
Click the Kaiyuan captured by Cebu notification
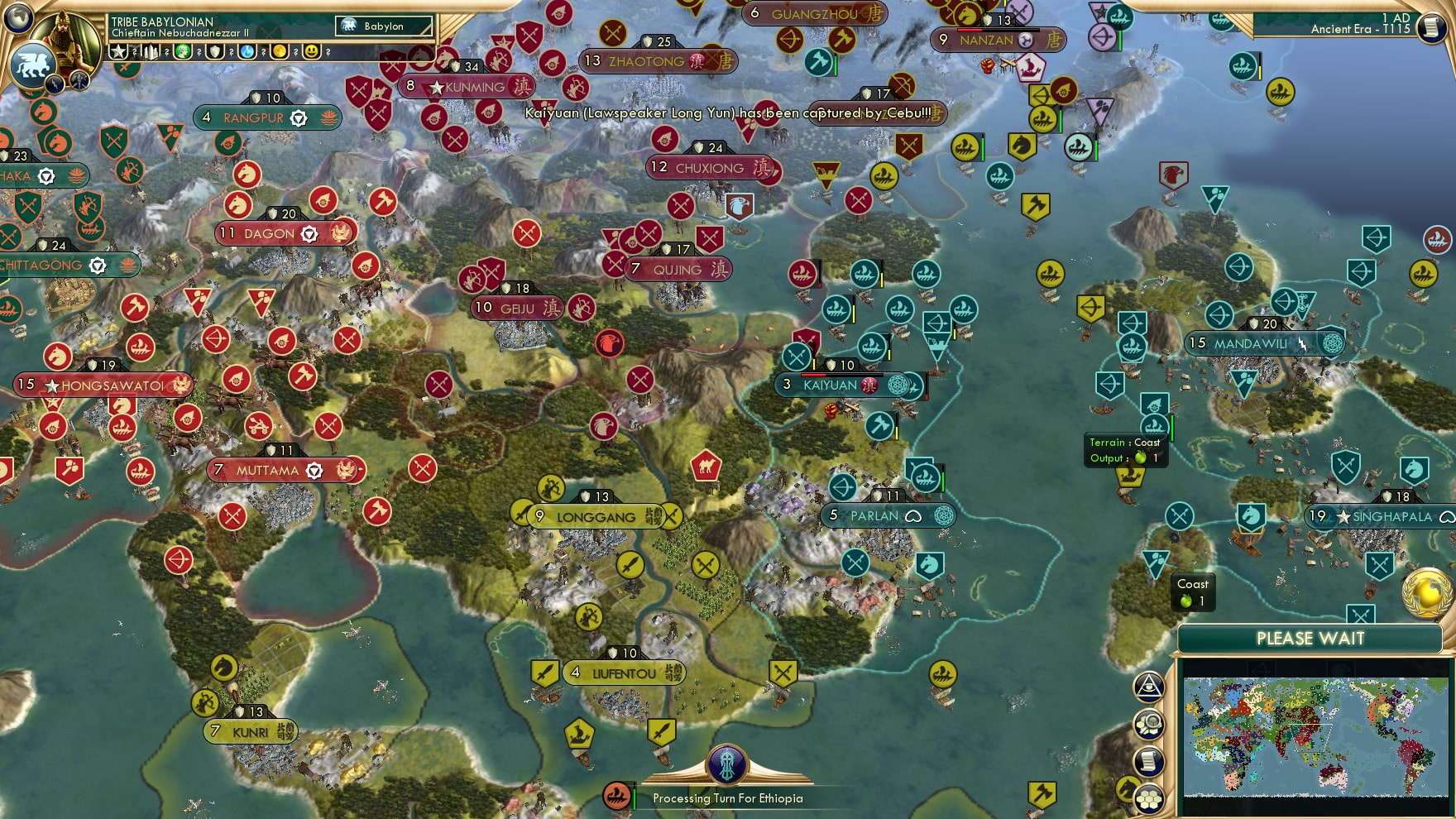tap(728, 116)
